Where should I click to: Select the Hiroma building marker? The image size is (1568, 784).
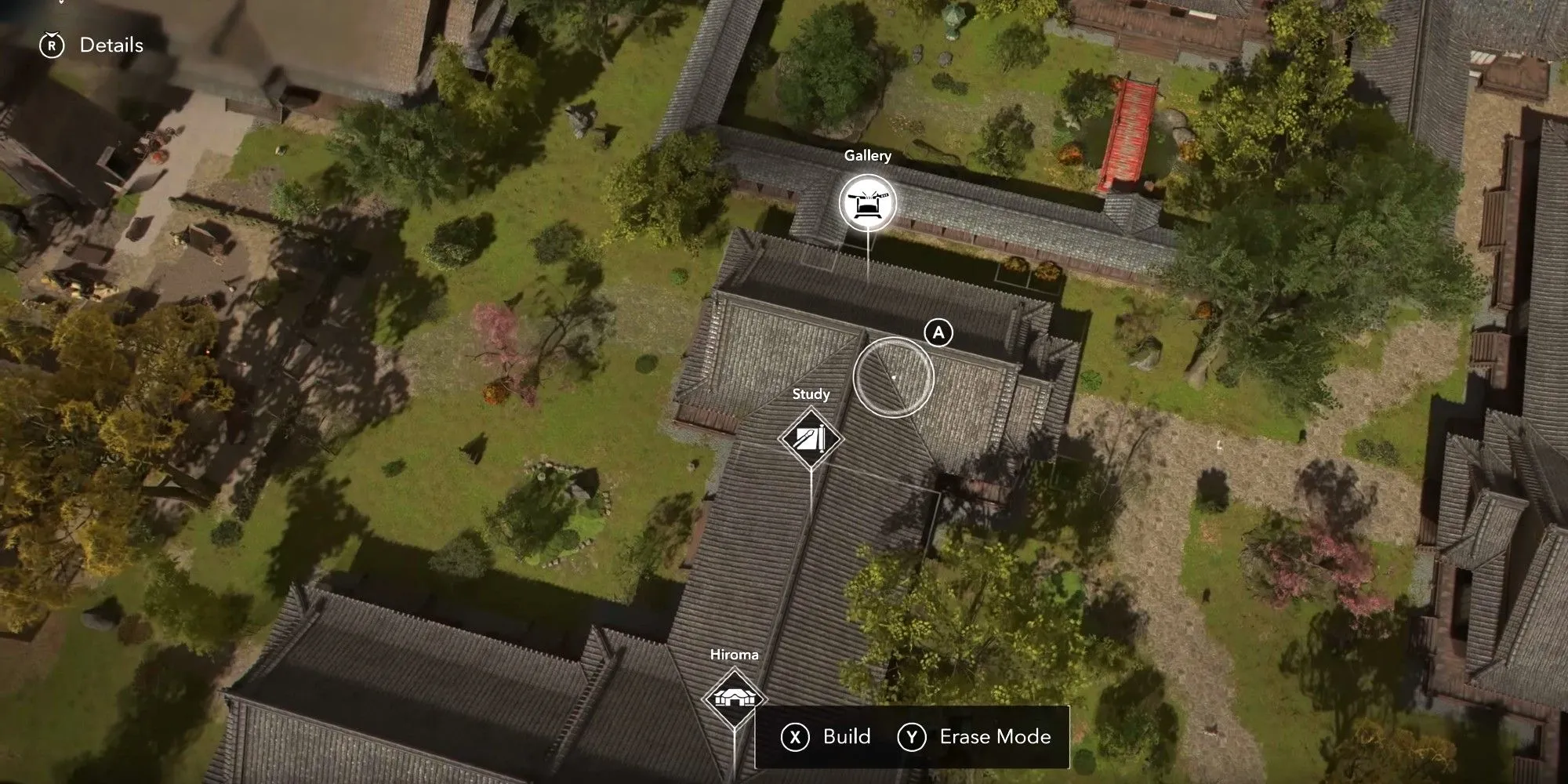(x=734, y=697)
